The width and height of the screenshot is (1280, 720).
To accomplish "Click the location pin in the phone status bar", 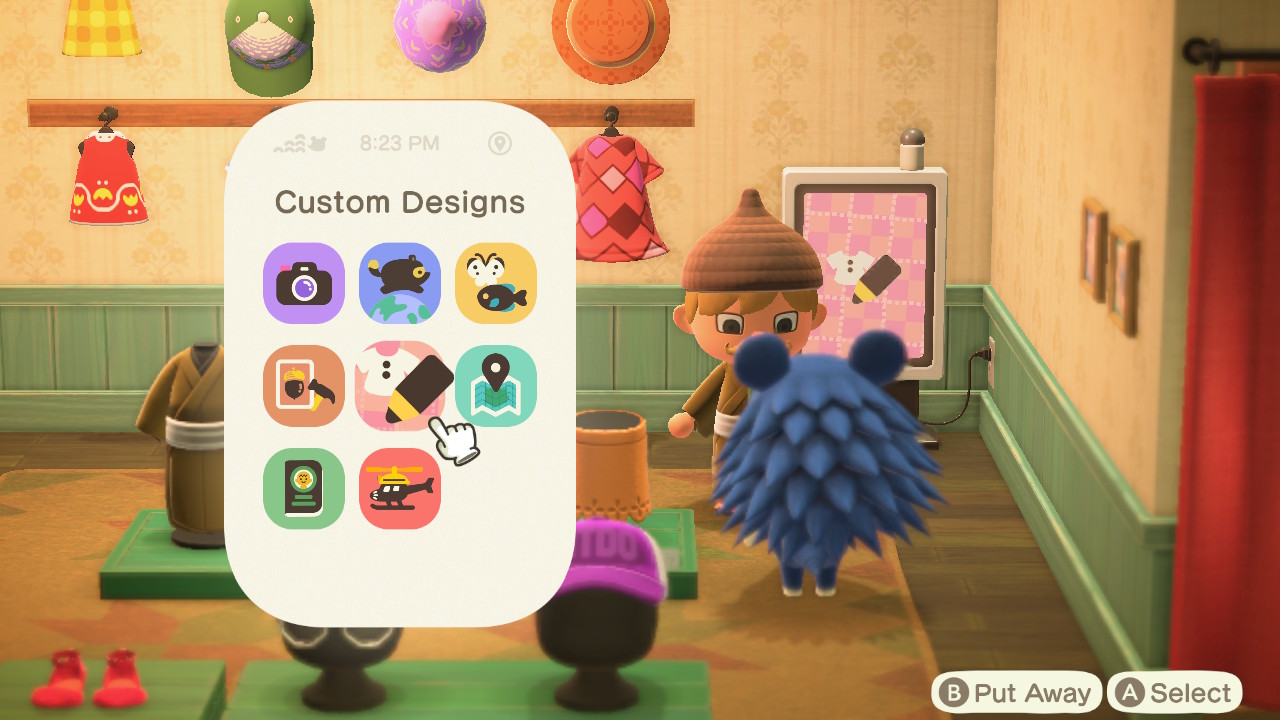I will (501, 144).
